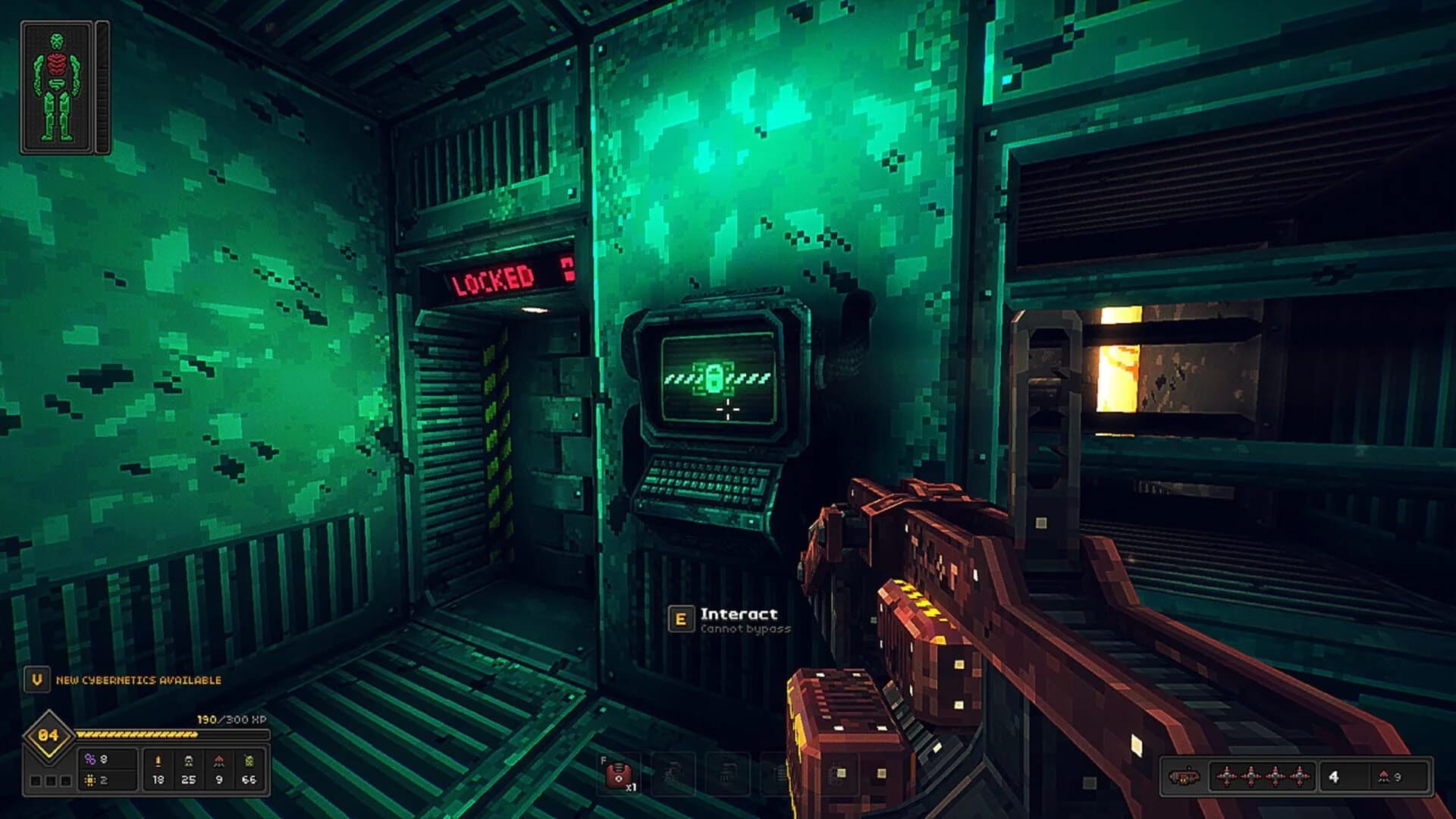Click the NEW CYBERNETICS AVAILABLE notification
Viewport: 1456px width, 819px height.
tap(134, 680)
